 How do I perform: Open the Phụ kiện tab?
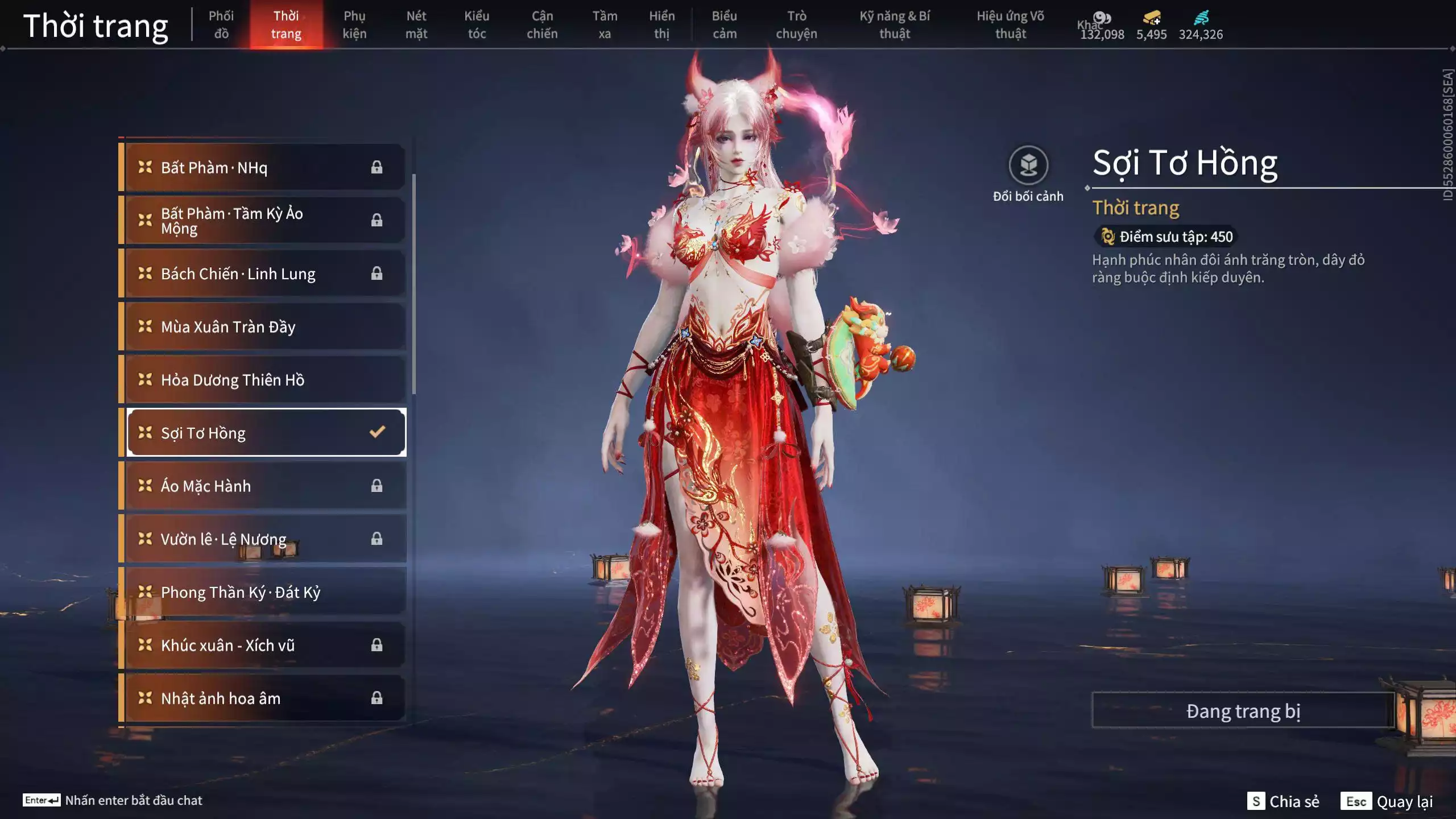[x=354, y=24]
